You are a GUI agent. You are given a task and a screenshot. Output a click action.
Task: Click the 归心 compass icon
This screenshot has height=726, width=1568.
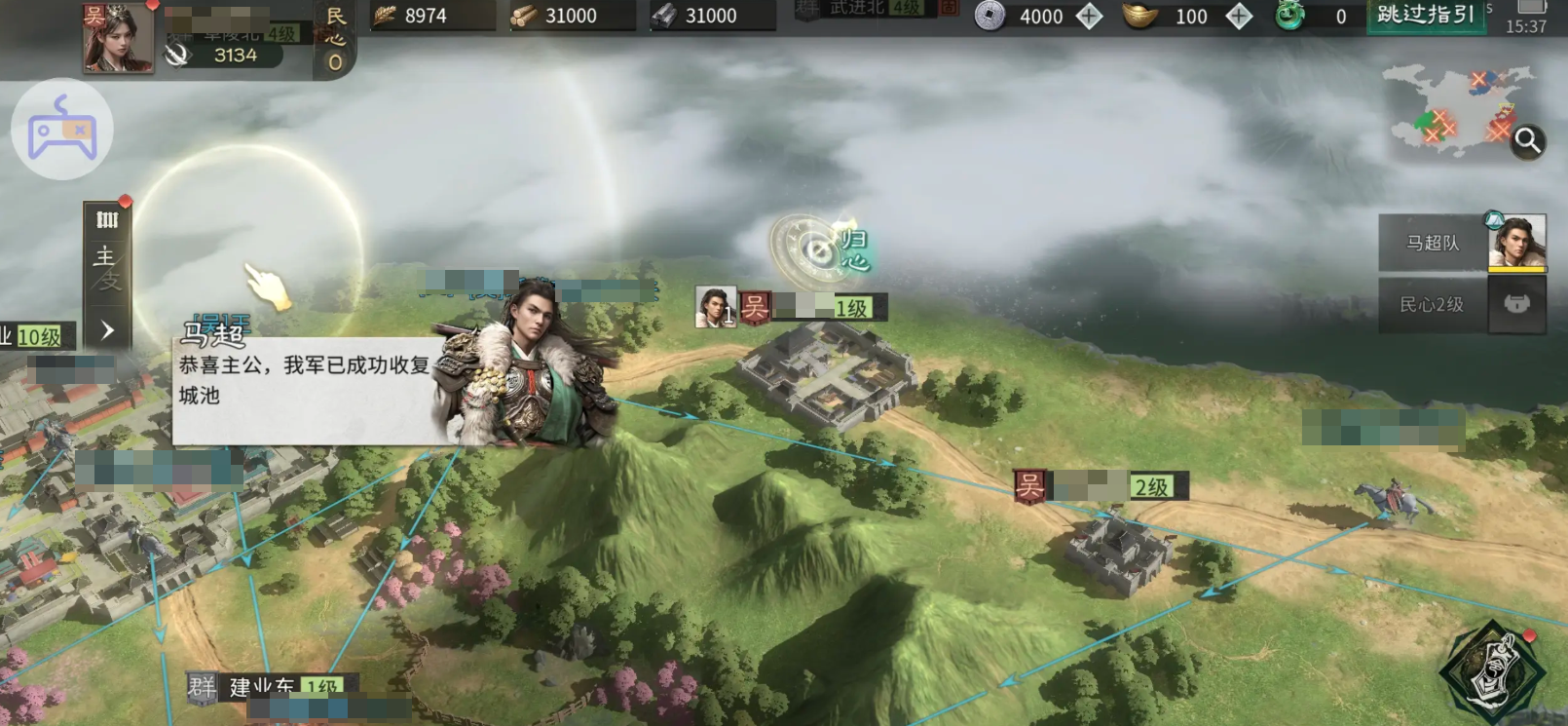819,250
